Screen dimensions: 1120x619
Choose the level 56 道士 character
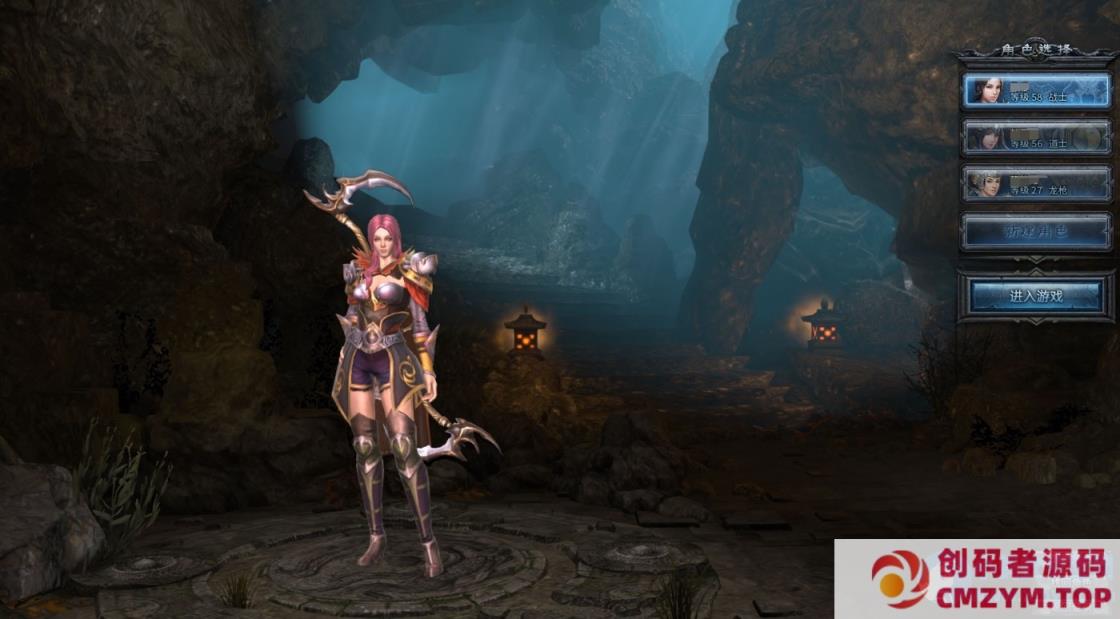pos(1036,137)
